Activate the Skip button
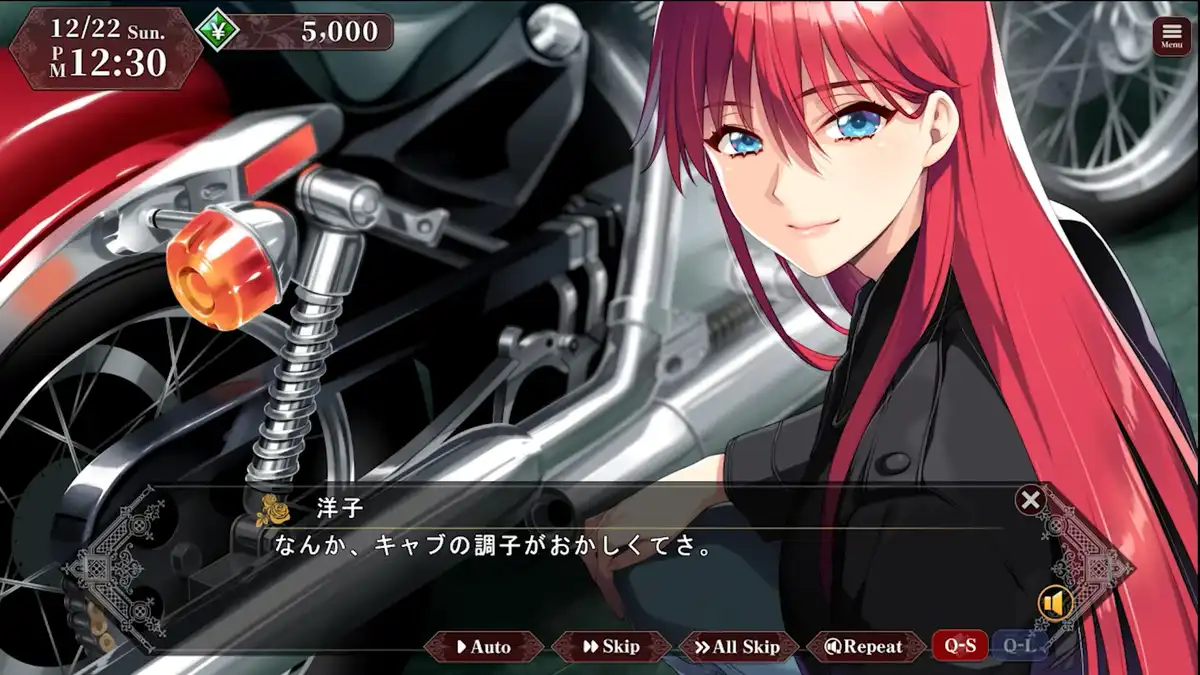The height and width of the screenshot is (675, 1200). (x=610, y=647)
